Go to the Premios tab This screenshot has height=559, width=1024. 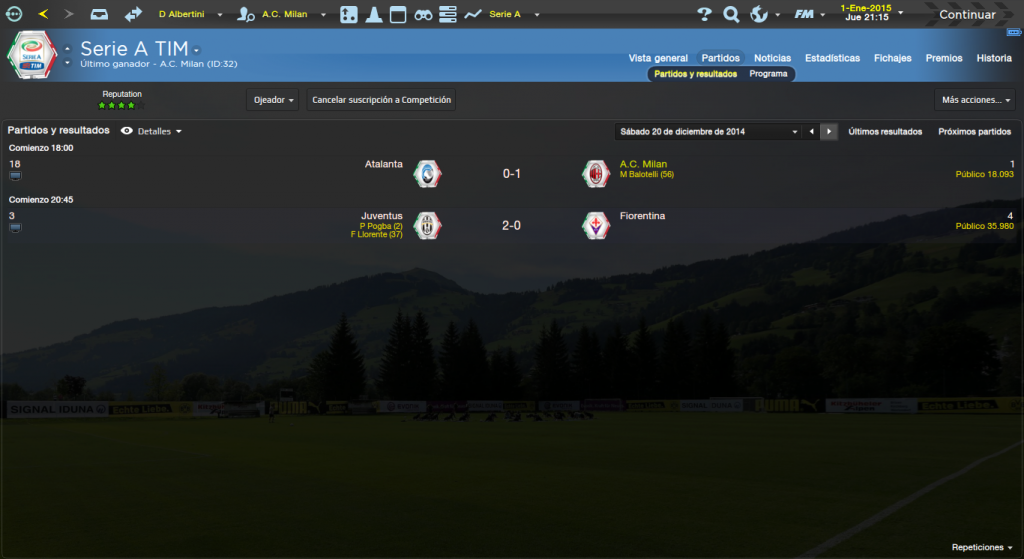point(944,58)
